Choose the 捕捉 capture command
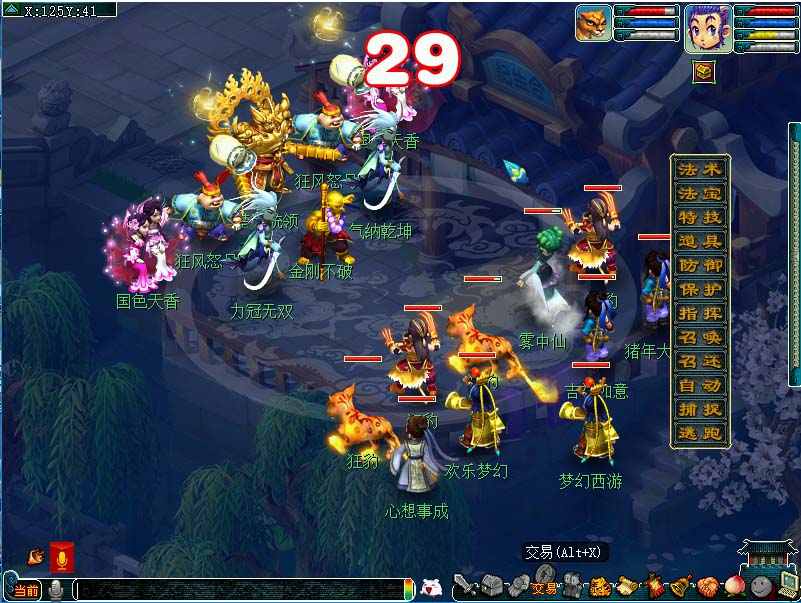This screenshot has width=801, height=603. tap(699, 409)
